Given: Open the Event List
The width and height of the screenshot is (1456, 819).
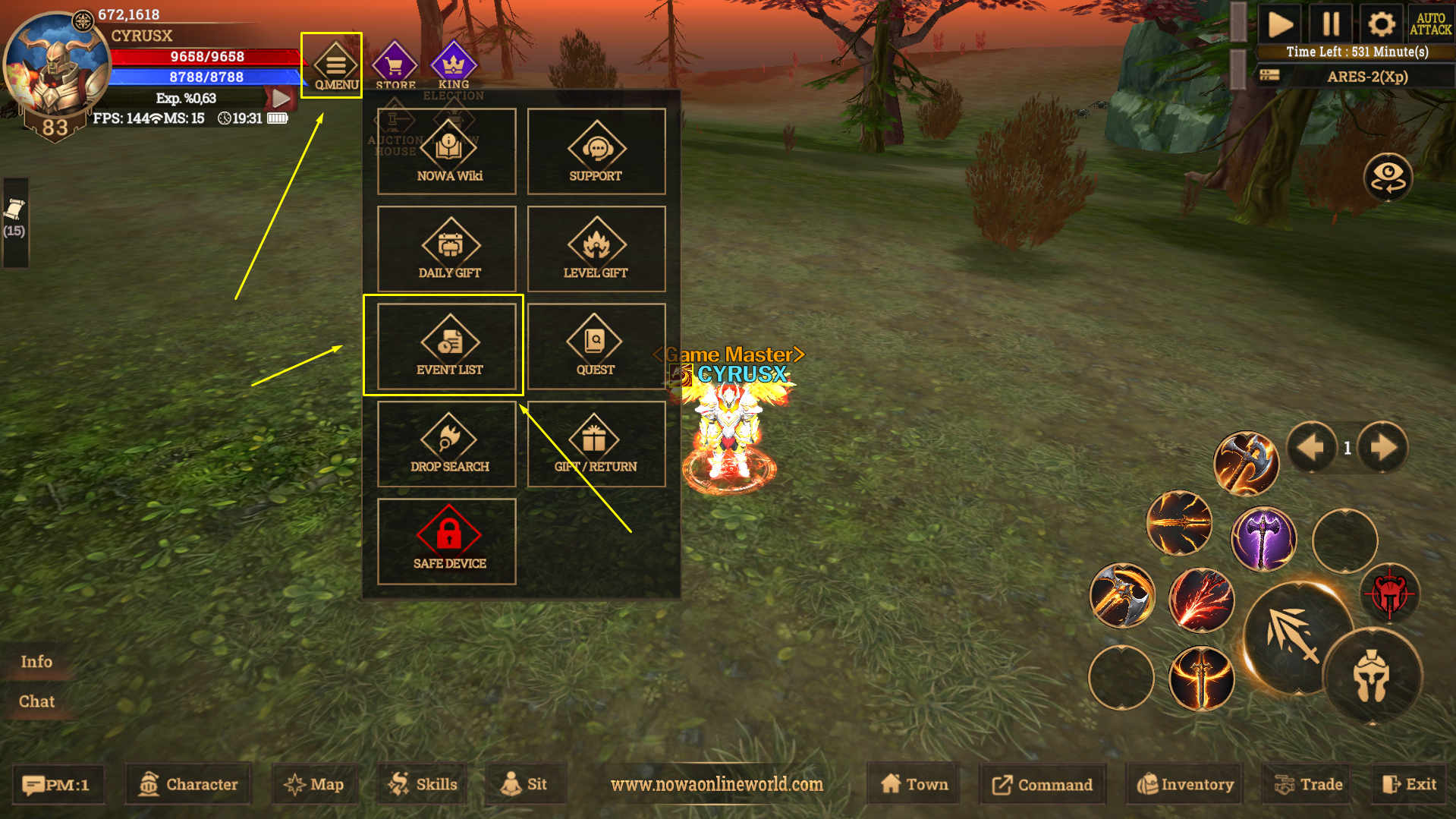Looking at the screenshot, I should [x=447, y=346].
